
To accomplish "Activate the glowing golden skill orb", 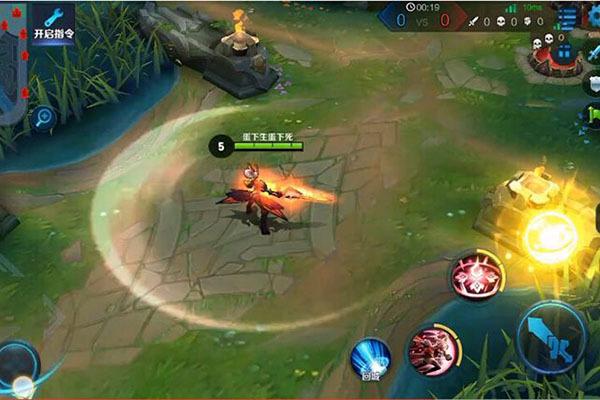I will (552, 238).
